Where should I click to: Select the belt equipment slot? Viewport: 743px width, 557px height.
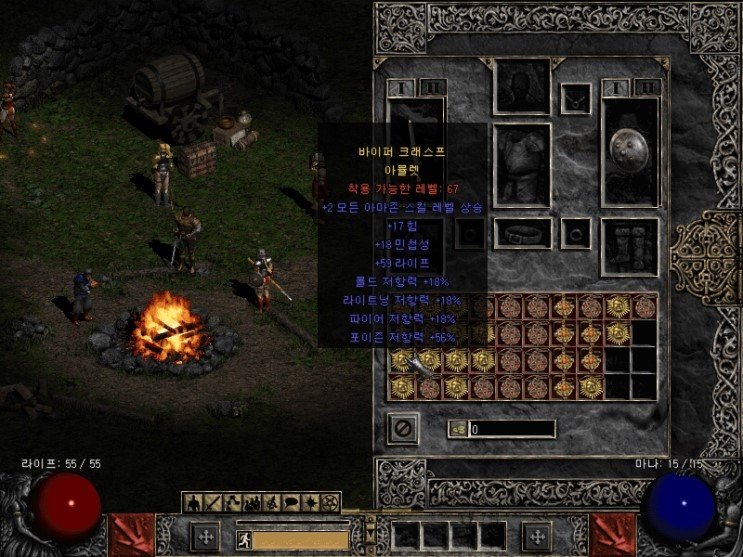(x=522, y=234)
